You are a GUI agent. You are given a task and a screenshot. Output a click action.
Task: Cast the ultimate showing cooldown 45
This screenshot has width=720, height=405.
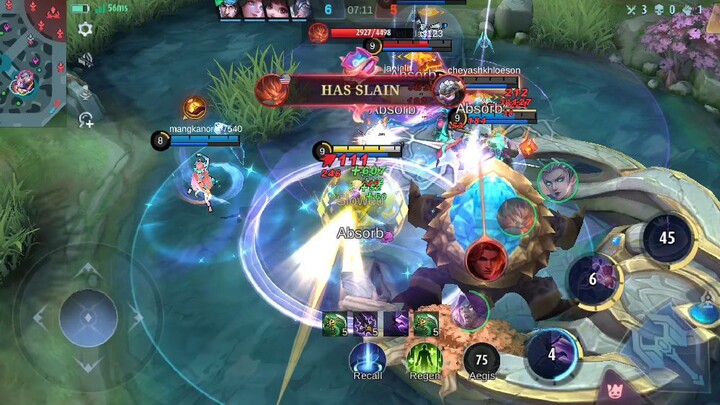click(668, 238)
